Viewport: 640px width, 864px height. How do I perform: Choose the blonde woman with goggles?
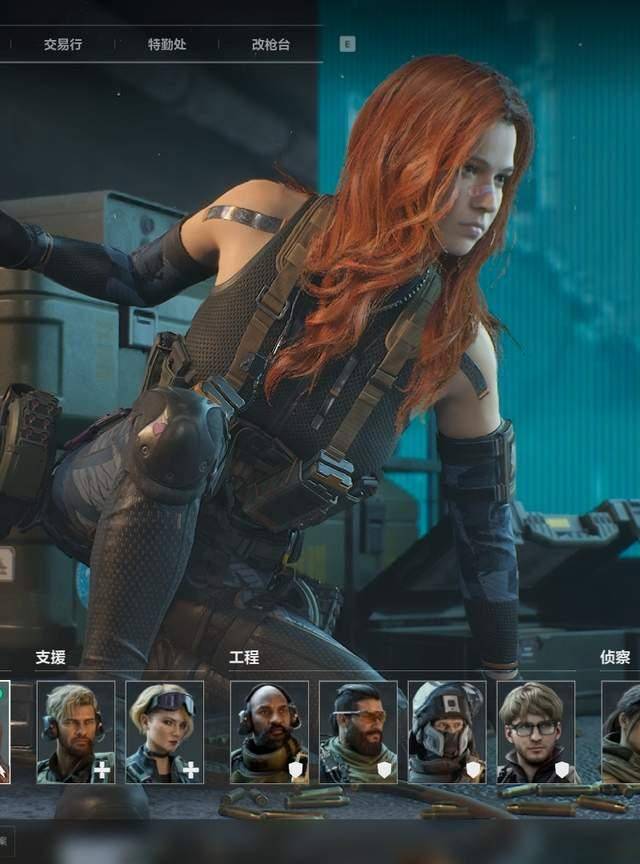click(x=165, y=732)
